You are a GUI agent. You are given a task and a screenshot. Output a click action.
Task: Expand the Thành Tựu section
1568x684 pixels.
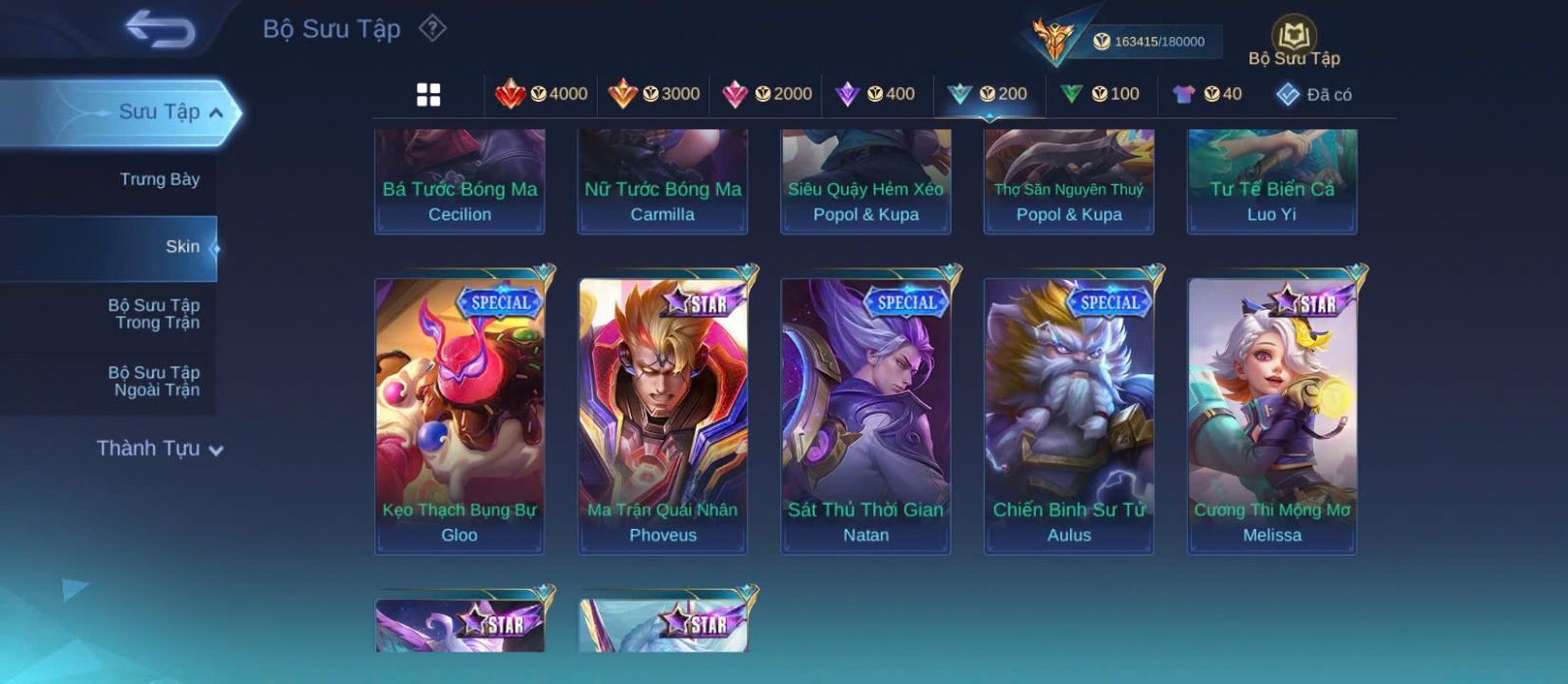(160, 449)
